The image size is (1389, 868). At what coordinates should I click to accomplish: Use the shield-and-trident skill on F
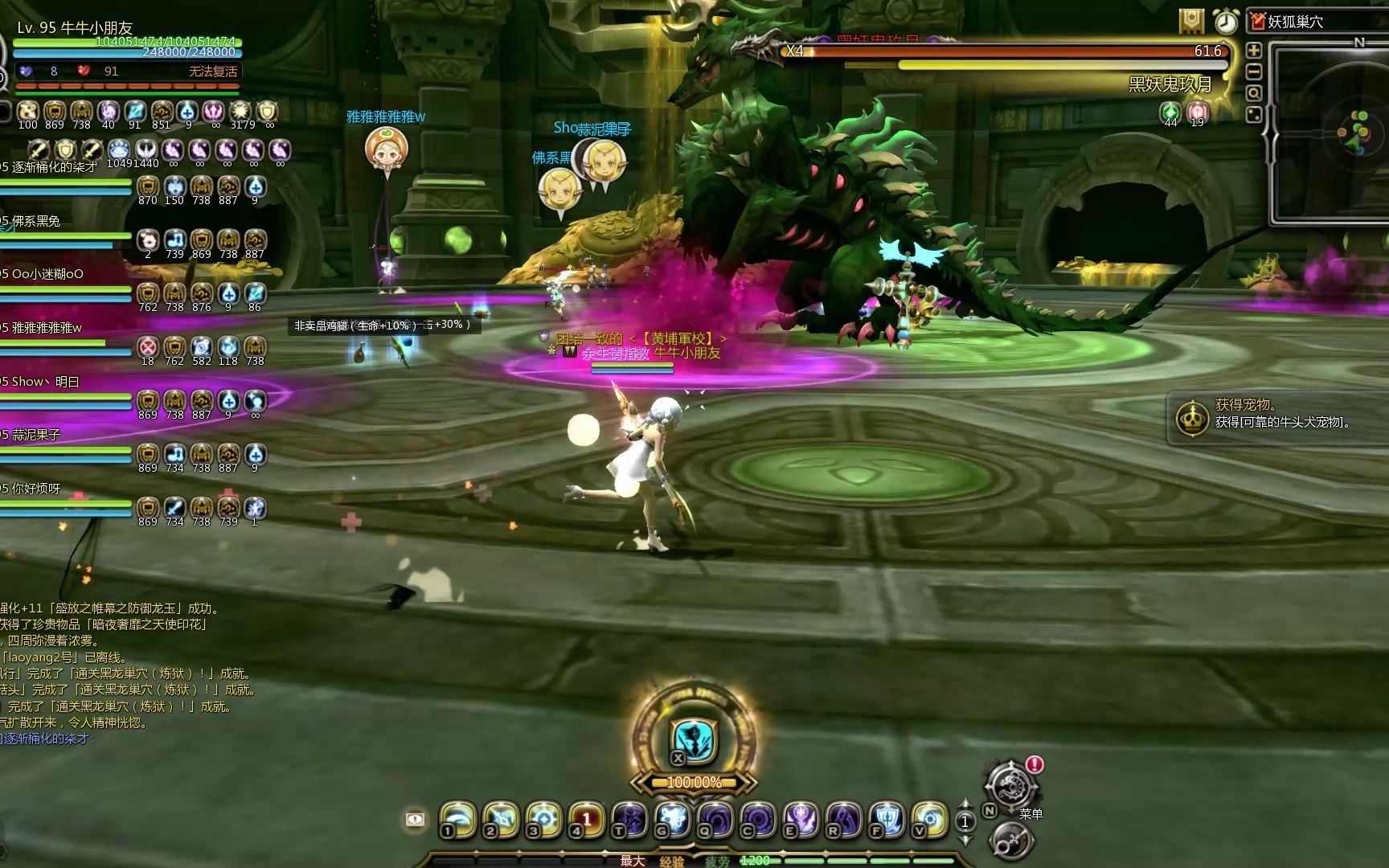[x=887, y=819]
